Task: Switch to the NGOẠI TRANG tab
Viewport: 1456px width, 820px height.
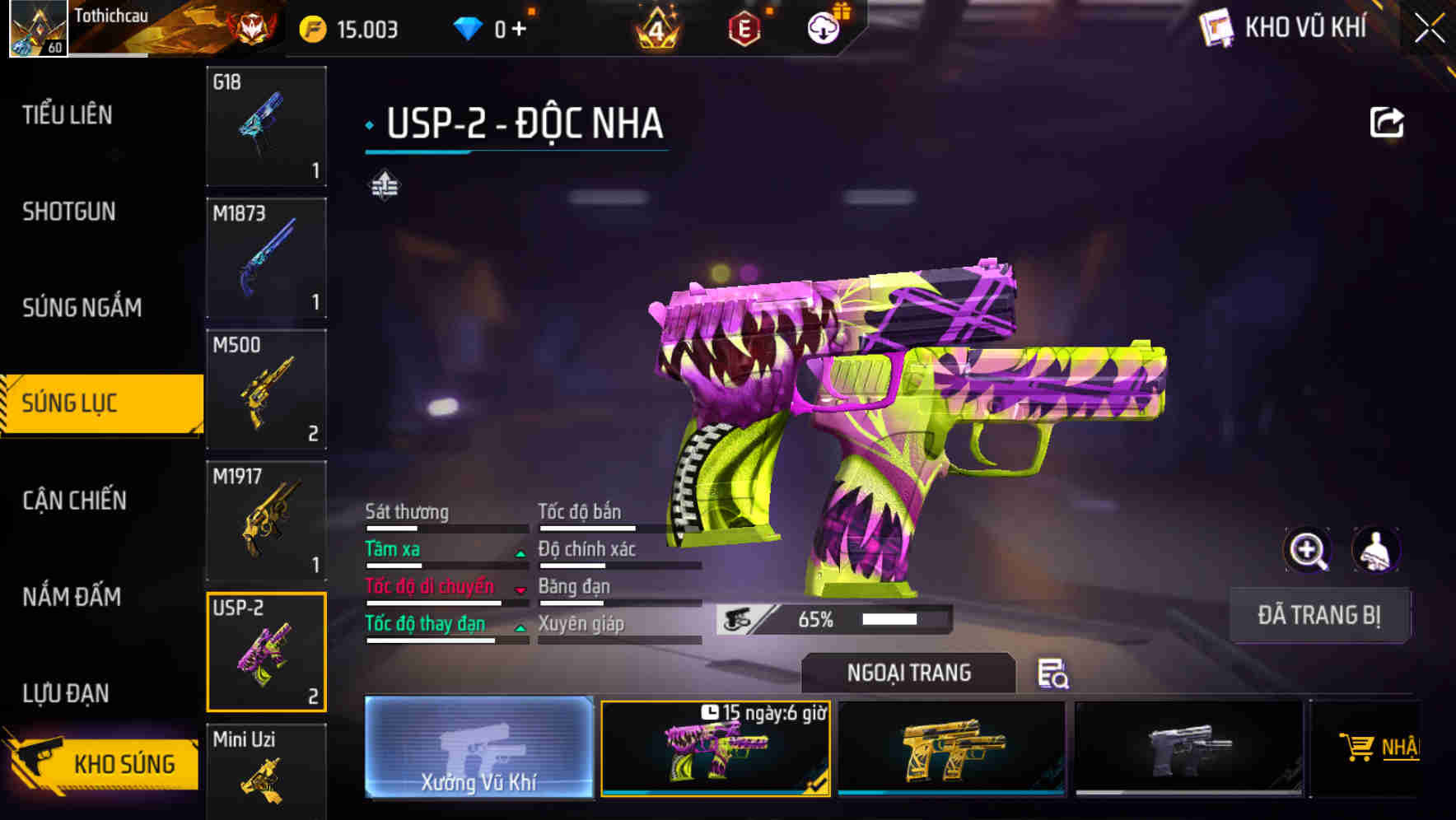Action: [907, 673]
